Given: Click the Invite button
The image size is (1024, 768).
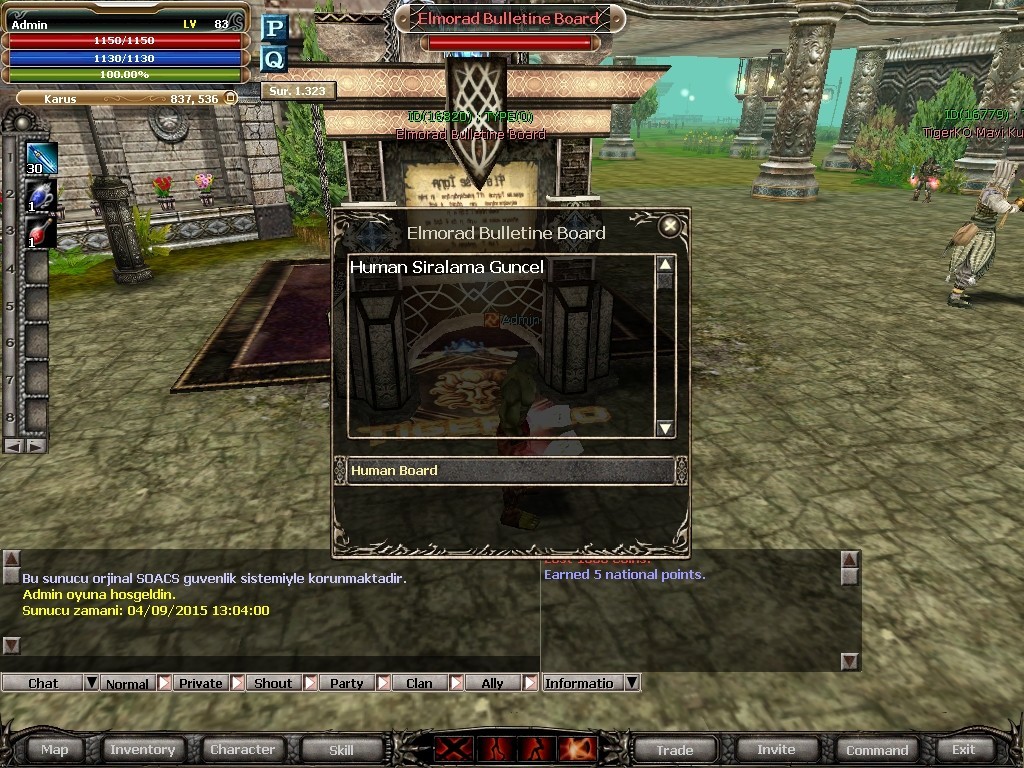Looking at the screenshot, I should pyautogui.click(x=776, y=749).
